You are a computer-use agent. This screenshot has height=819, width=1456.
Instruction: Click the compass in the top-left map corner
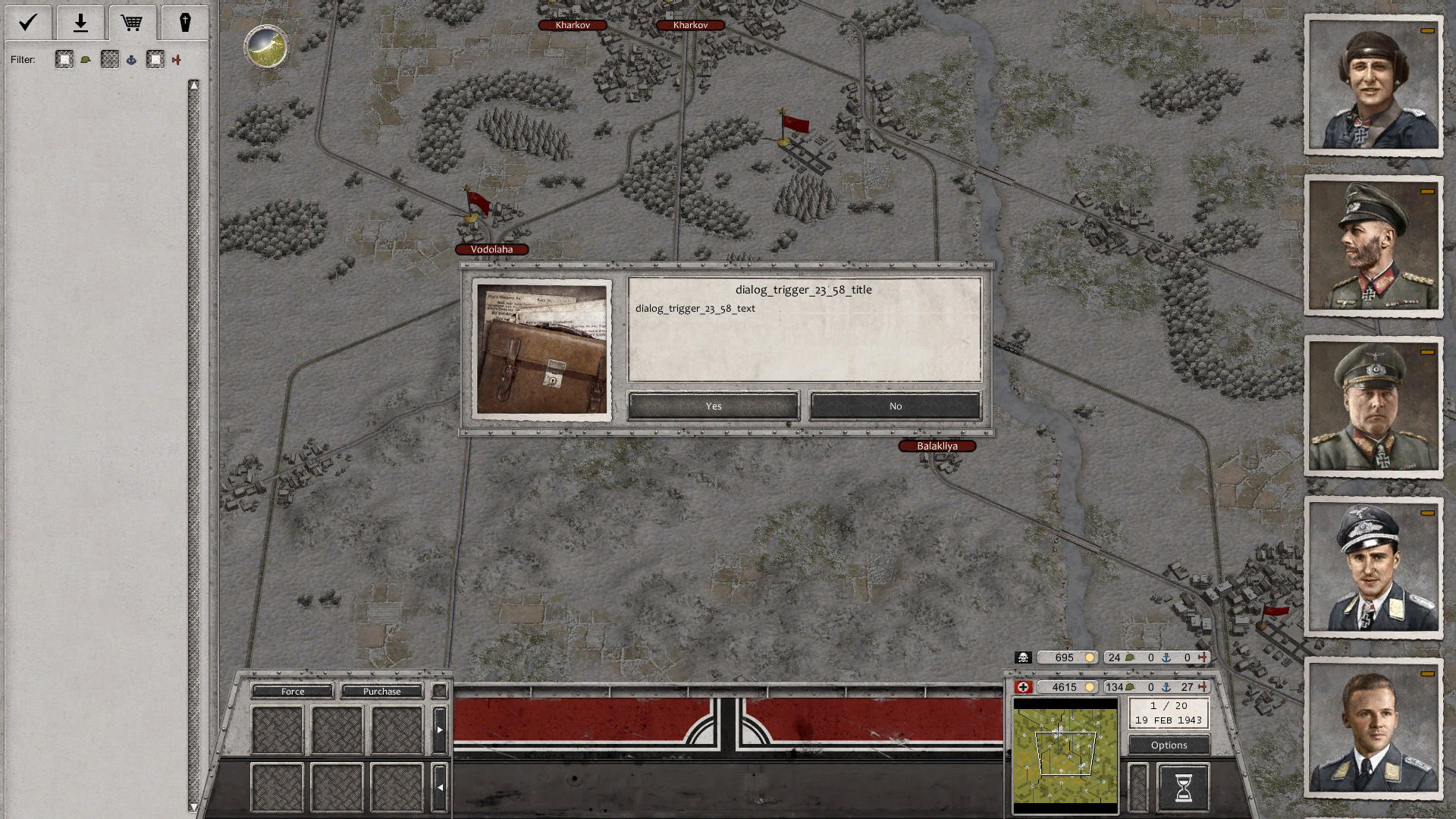click(x=265, y=47)
